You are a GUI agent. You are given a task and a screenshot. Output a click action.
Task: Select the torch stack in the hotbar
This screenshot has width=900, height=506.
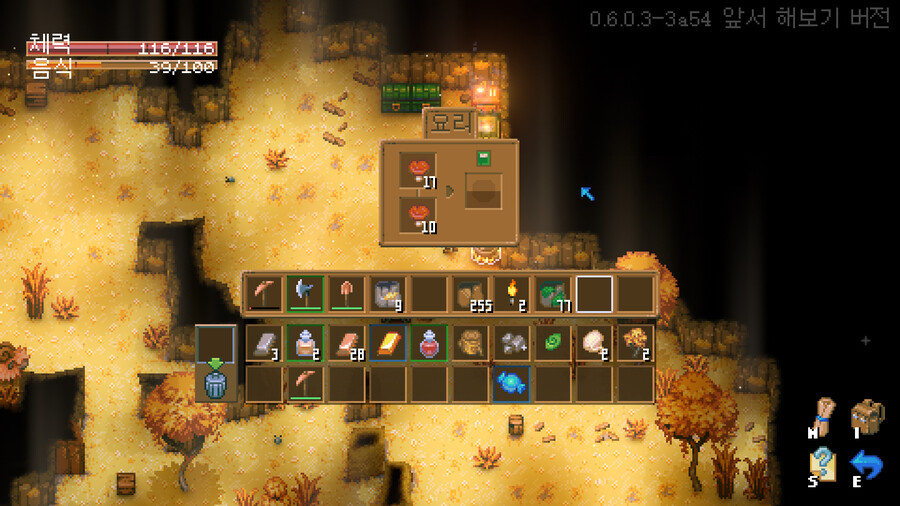point(511,293)
